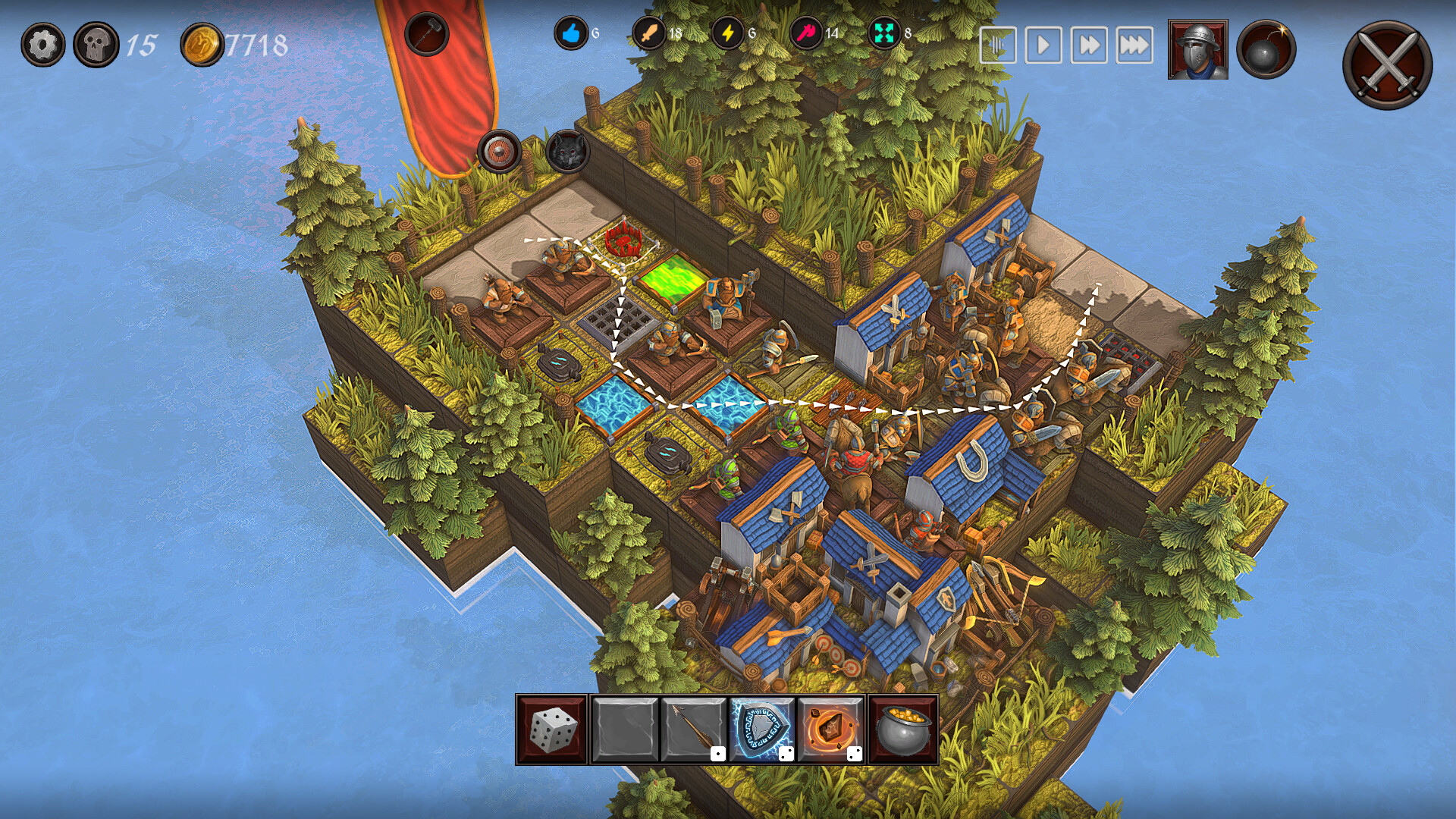Enable the fastest triple-arrow speed

[x=1134, y=45]
